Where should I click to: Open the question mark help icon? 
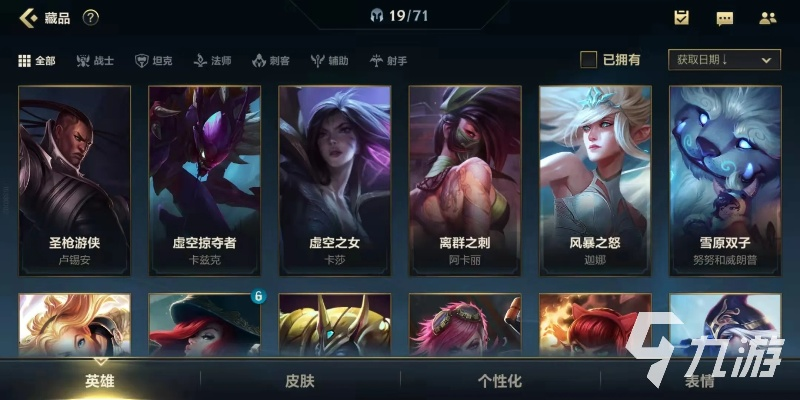click(x=90, y=17)
